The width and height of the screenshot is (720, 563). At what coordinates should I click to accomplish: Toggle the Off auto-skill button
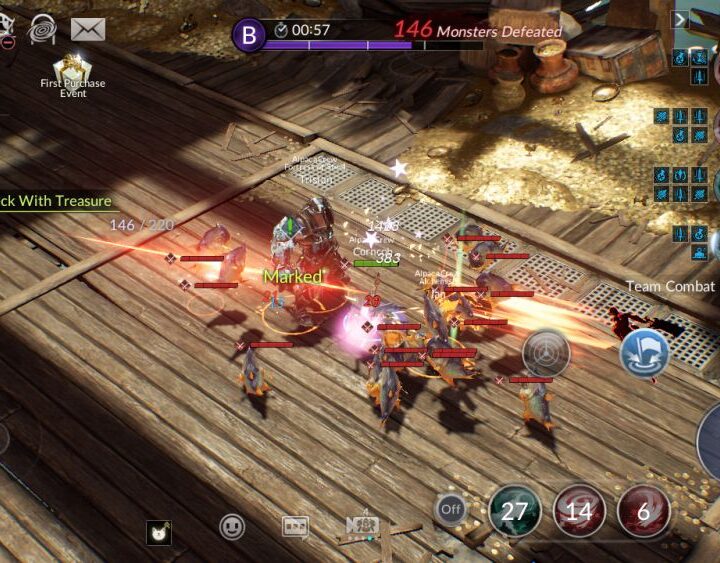(x=451, y=509)
